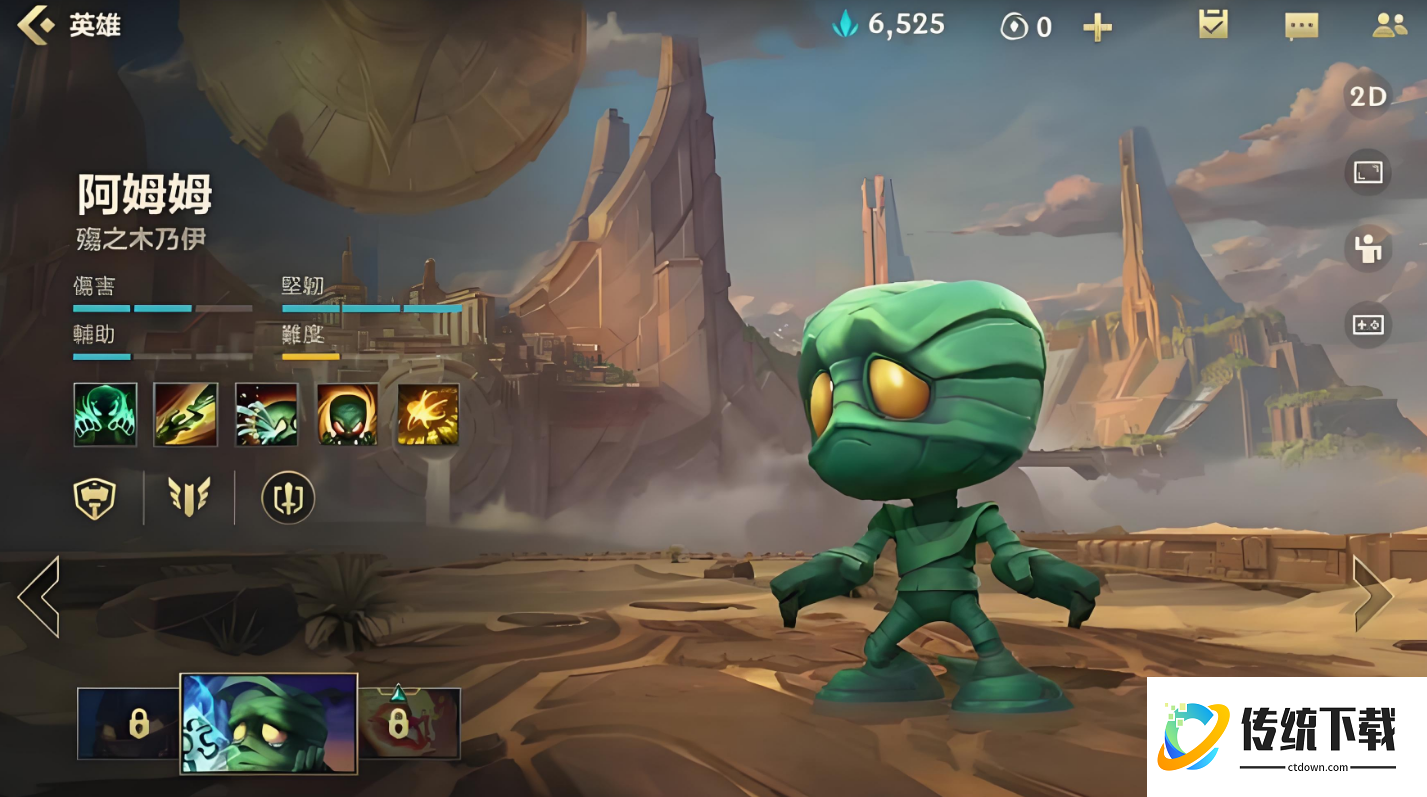
Task: Select Amumu's tantrum ability icon
Action: tap(347, 414)
